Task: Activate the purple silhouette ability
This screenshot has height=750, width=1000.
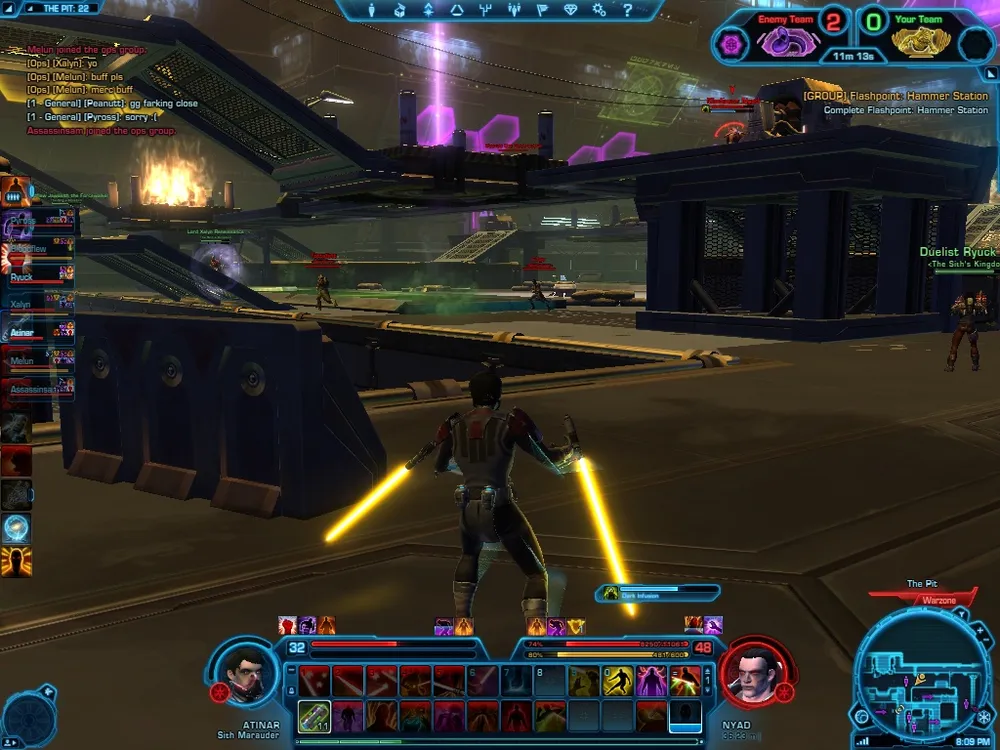Action: click(652, 681)
